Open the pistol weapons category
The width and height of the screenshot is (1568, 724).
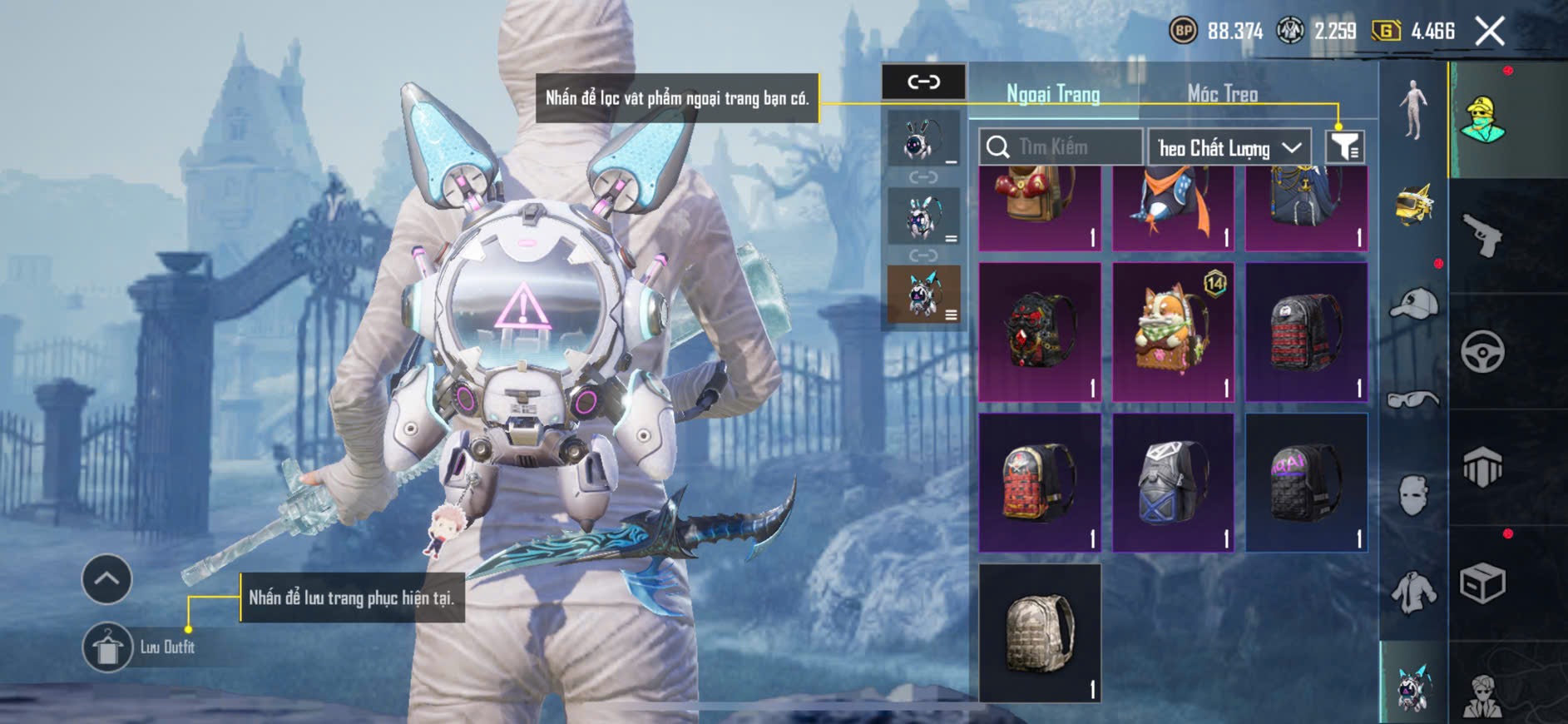coord(1482,235)
